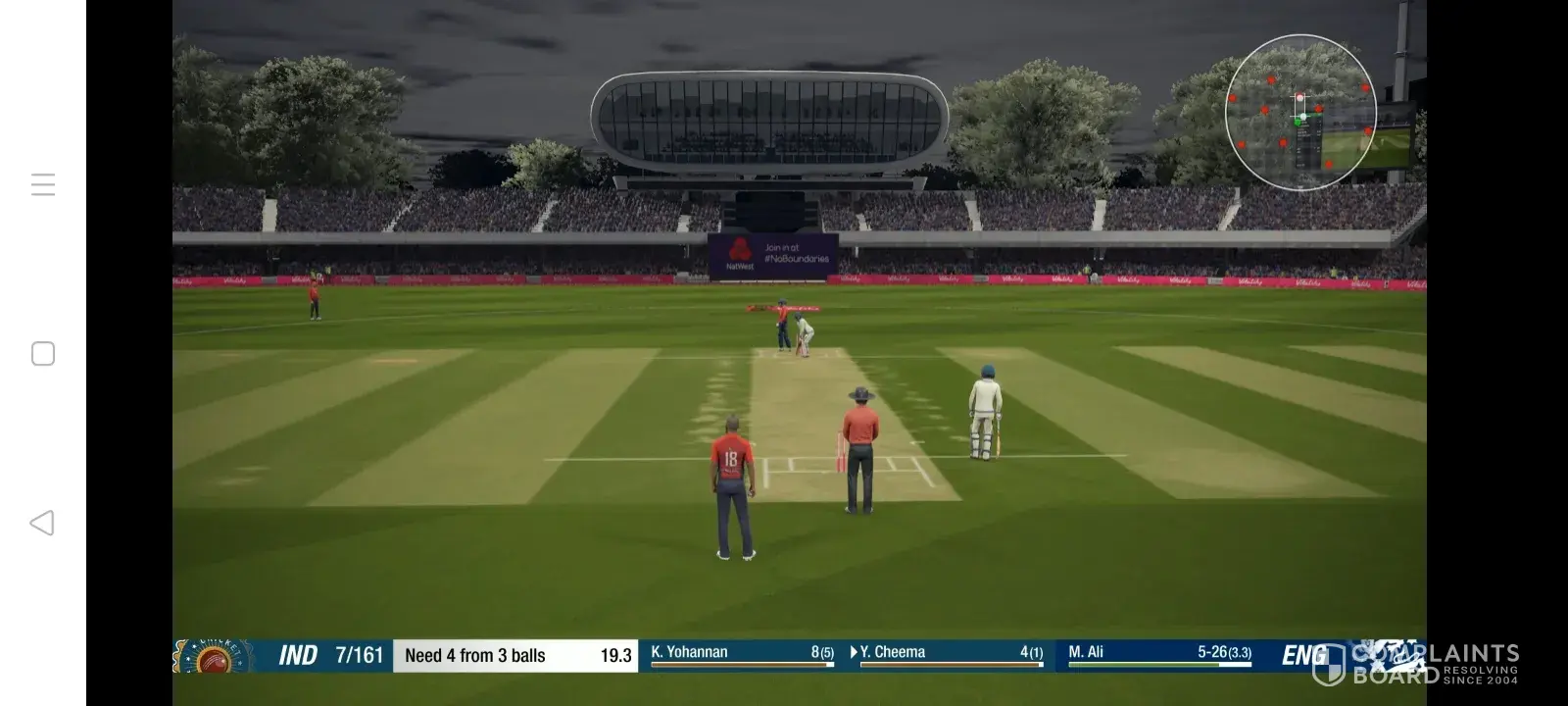Click the cricket ball logo badge

[215, 657]
